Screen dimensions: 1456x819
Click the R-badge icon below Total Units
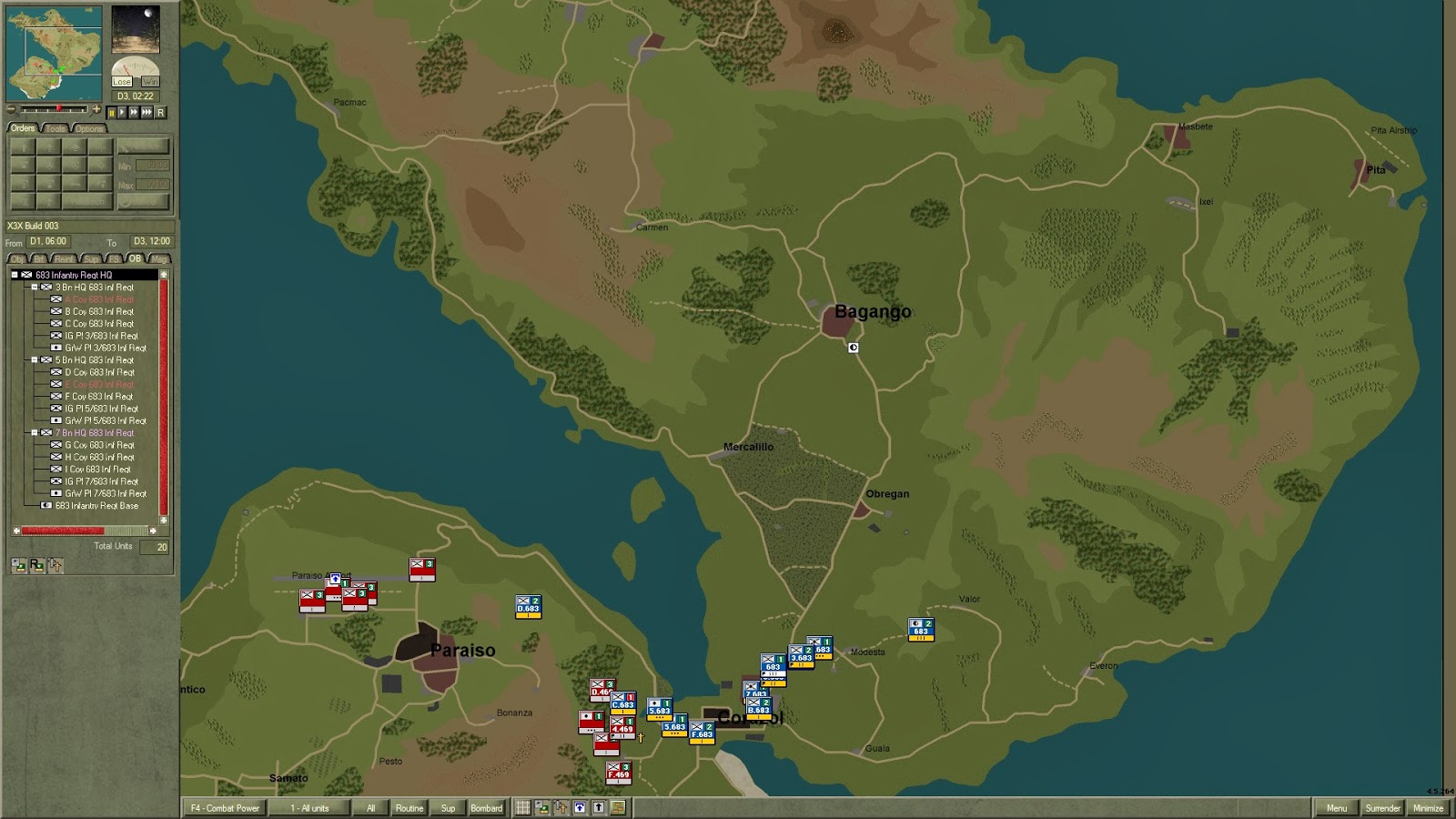click(x=36, y=565)
